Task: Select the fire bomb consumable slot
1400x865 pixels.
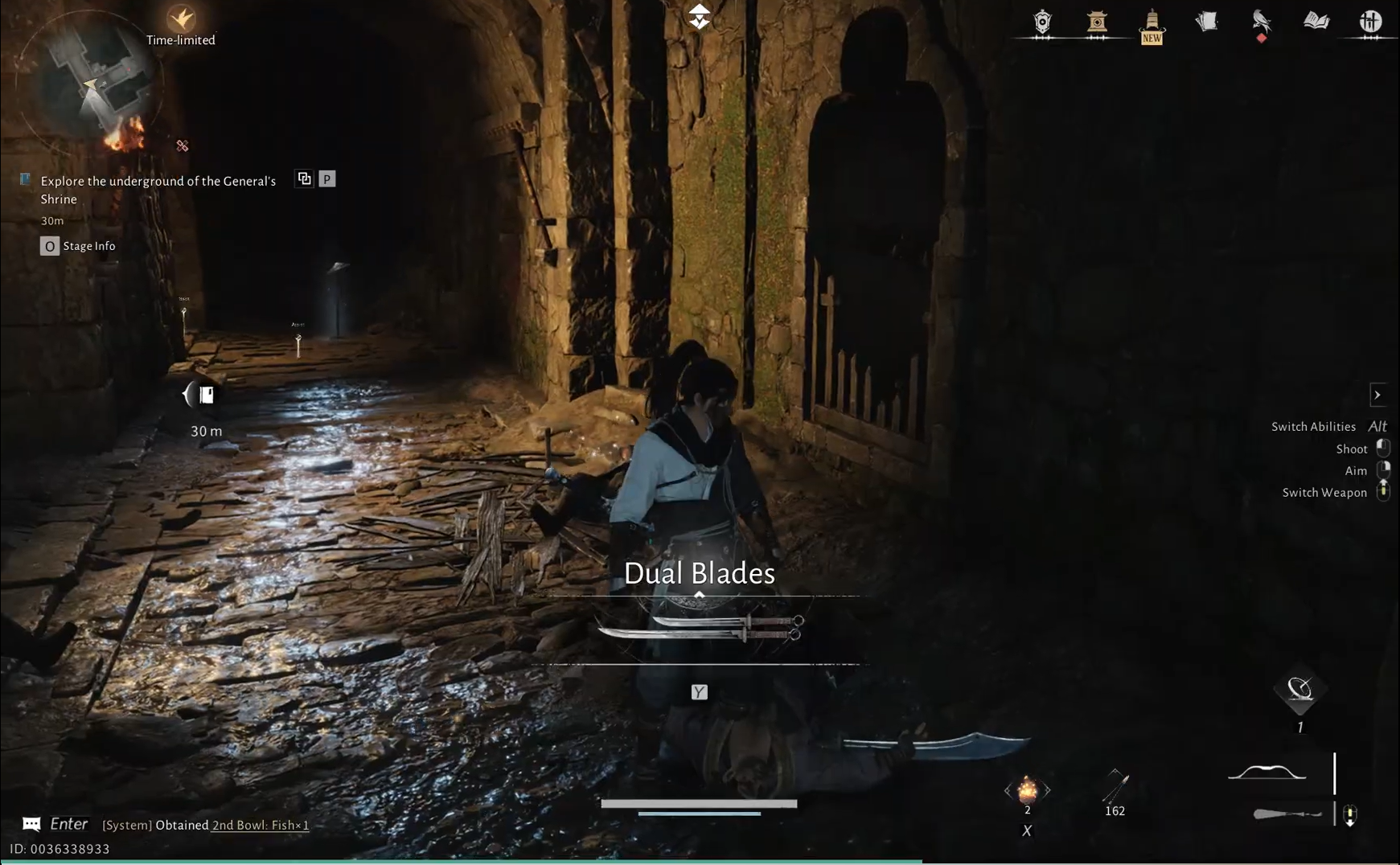Action: (1029, 792)
